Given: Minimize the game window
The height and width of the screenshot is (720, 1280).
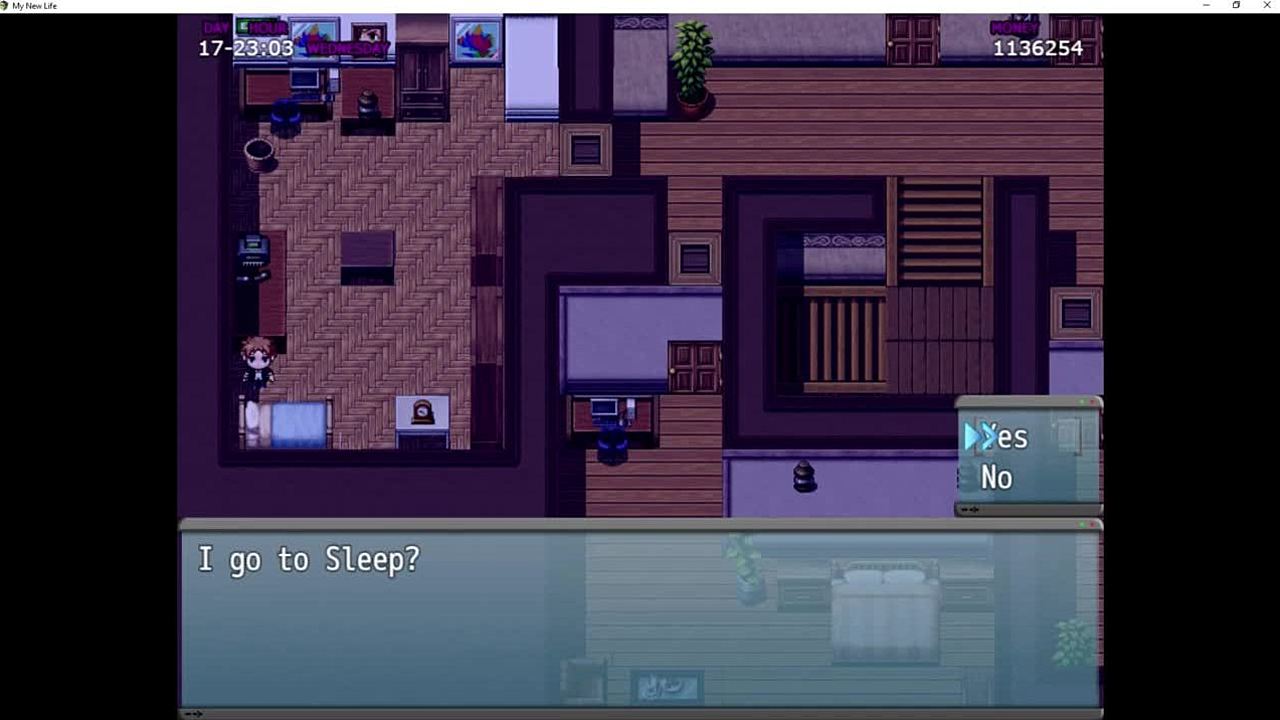Looking at the screenshot, I should 1206,6.
